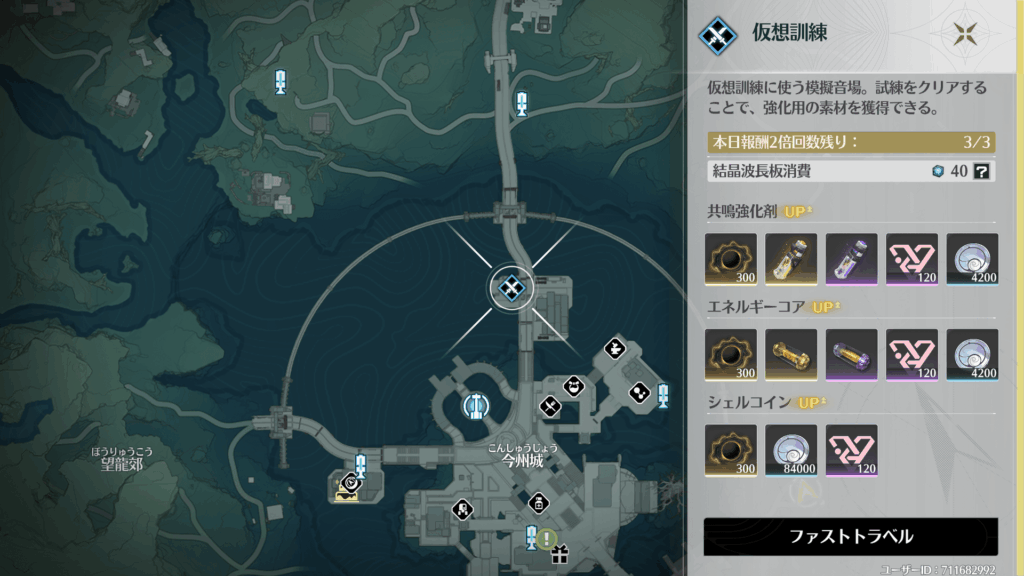Click the ファストトラベル fast travel button
1024x576 pixels.
pos(850,536)
